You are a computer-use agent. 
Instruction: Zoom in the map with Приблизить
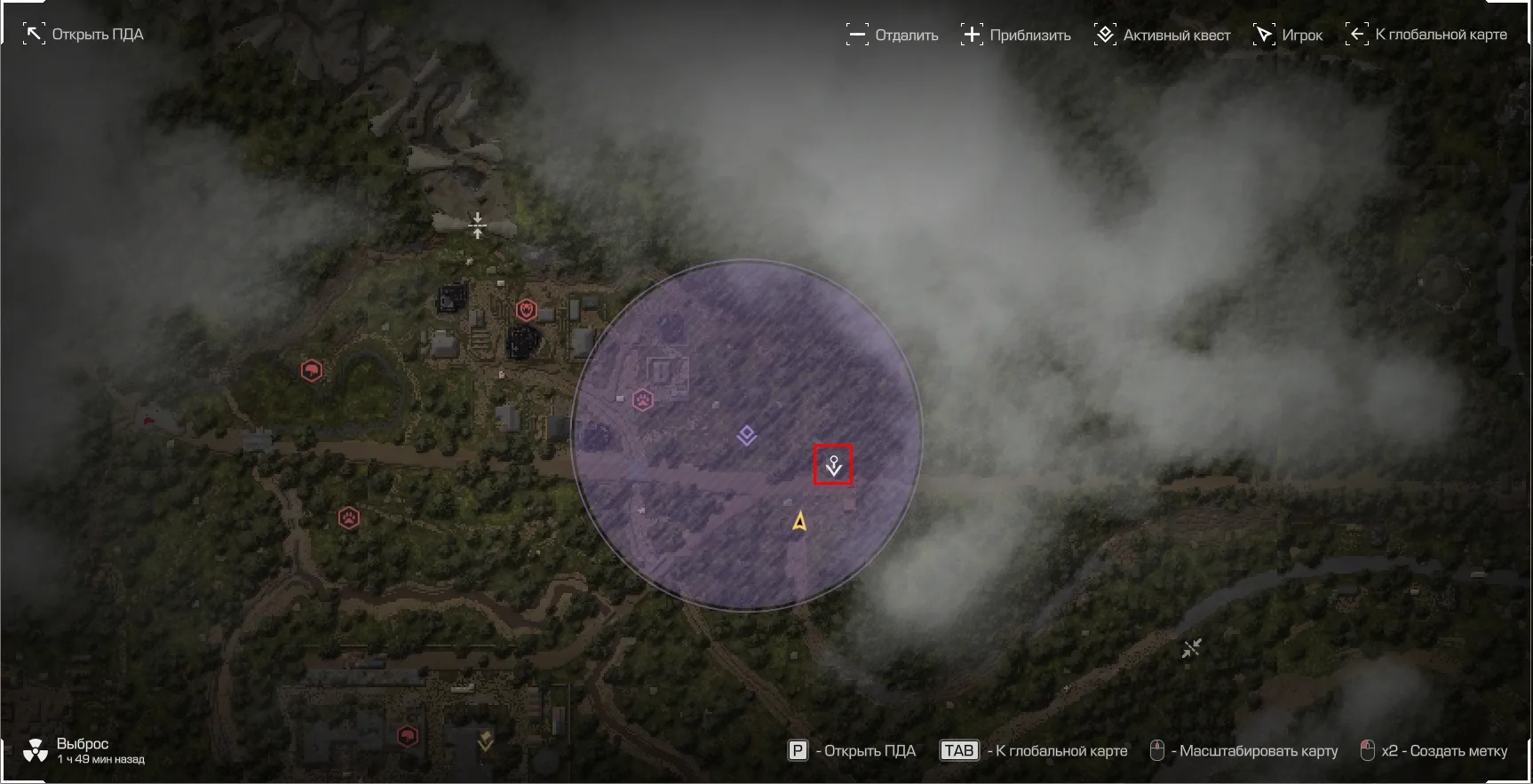tap(1016, 36)
